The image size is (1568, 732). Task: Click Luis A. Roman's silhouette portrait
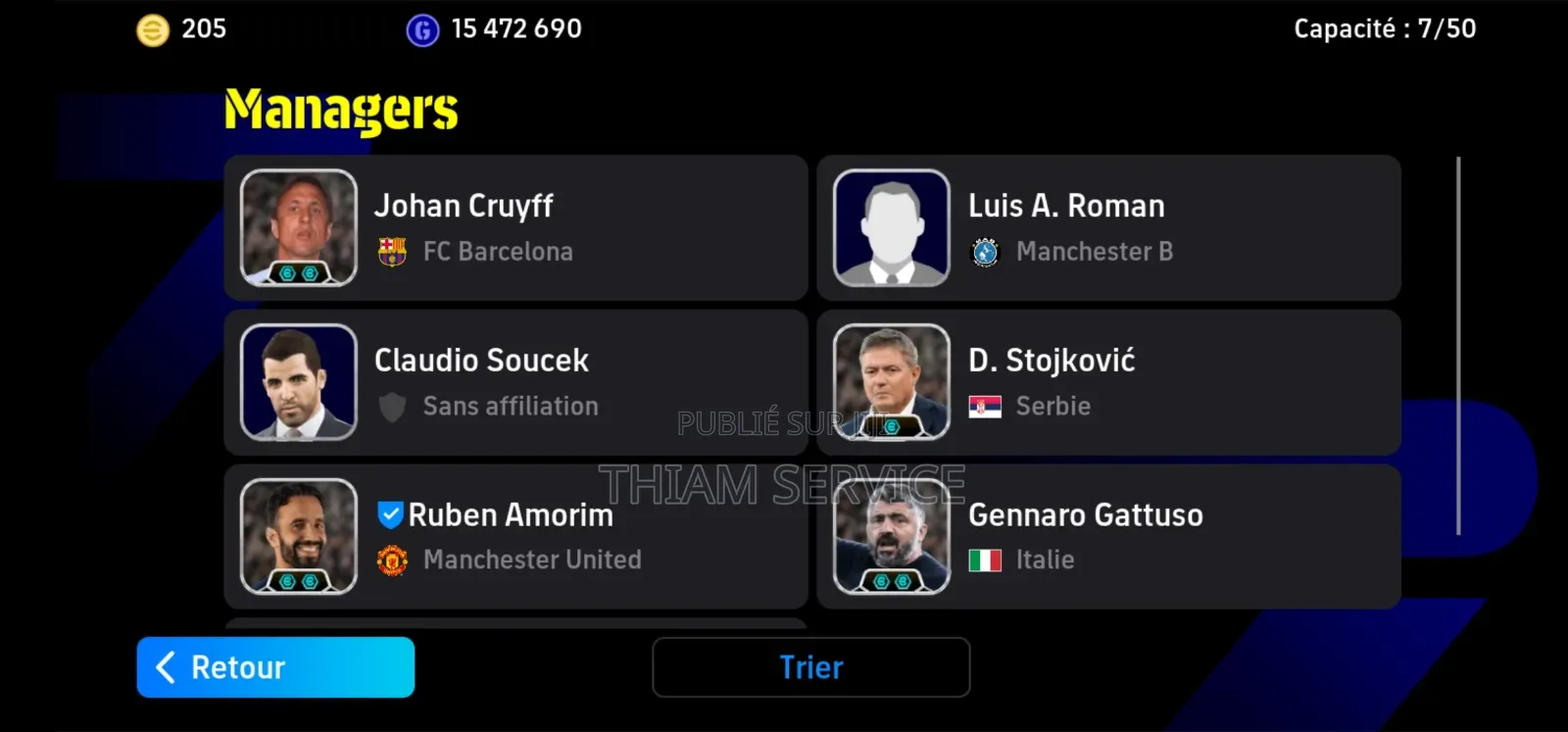pos(893,225)
